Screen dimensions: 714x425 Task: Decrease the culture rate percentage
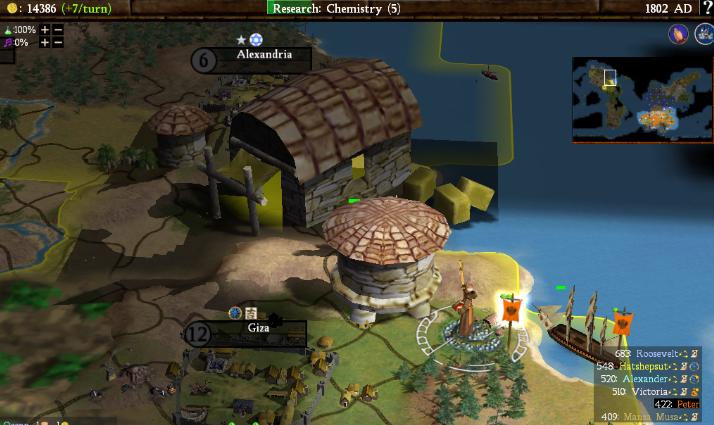coord(58,43)
